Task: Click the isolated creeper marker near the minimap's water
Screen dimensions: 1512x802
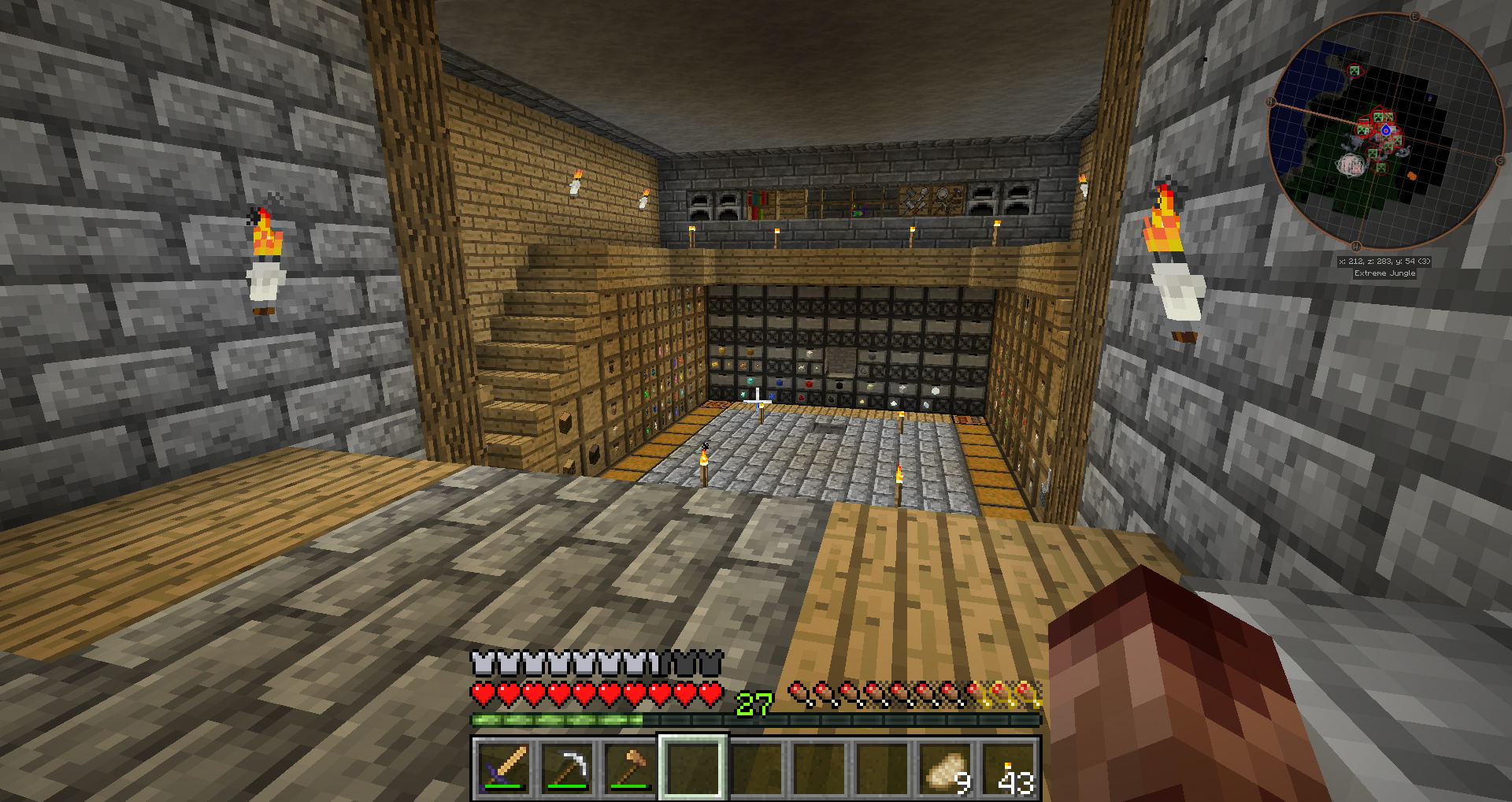Action: [x=1354, y=72]
